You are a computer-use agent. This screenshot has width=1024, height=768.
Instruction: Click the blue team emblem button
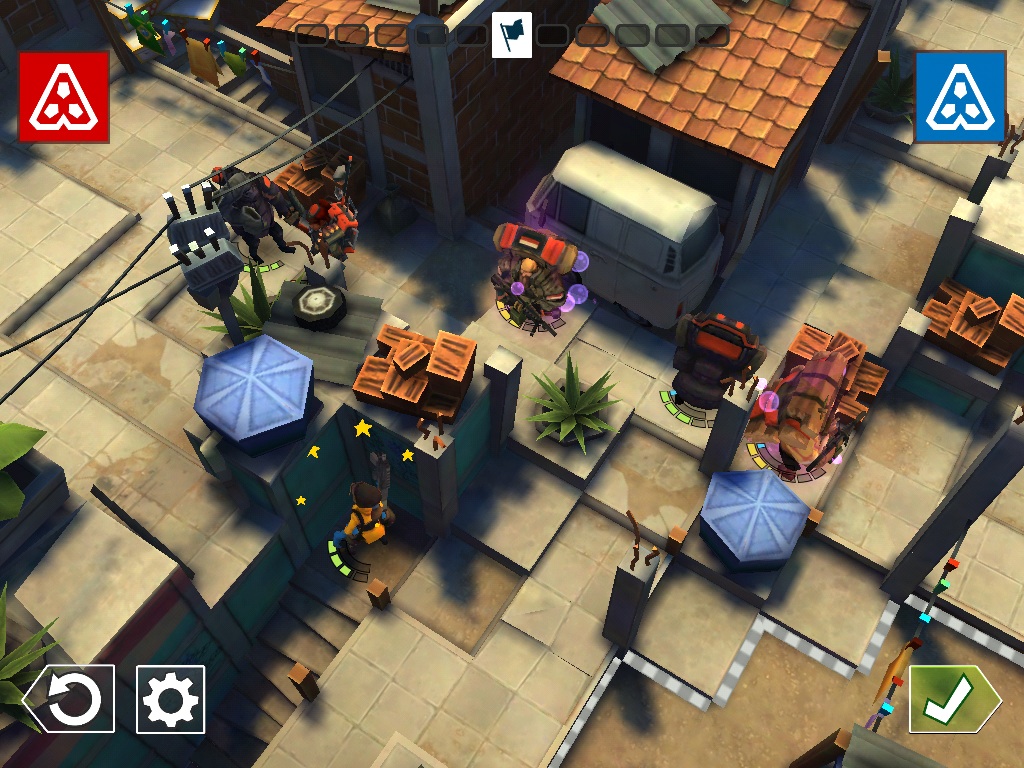(960, 97)
